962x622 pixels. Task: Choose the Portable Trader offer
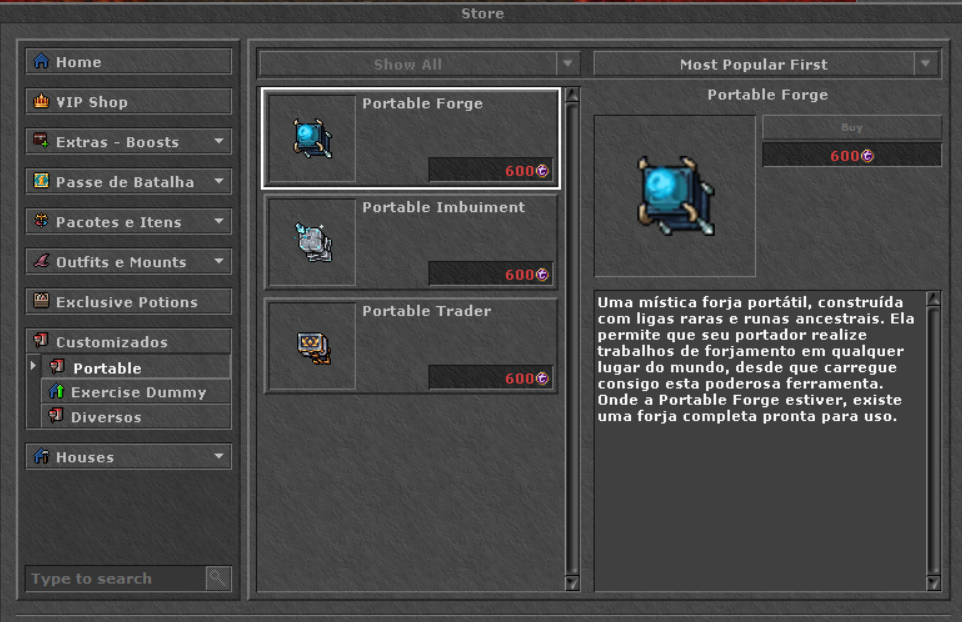click(410, 346)
